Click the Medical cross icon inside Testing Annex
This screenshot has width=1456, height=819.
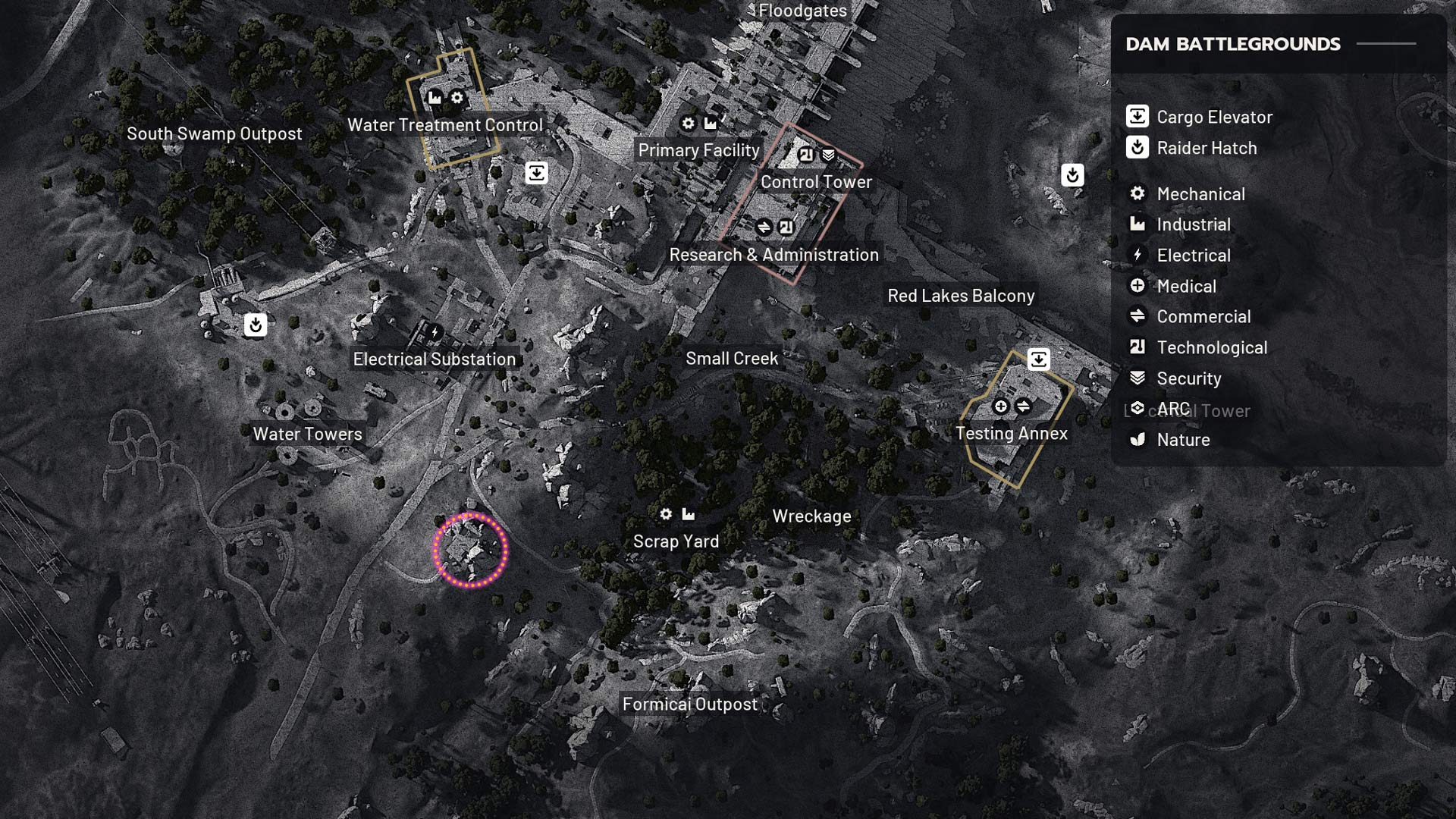(x=1000, y=406)
